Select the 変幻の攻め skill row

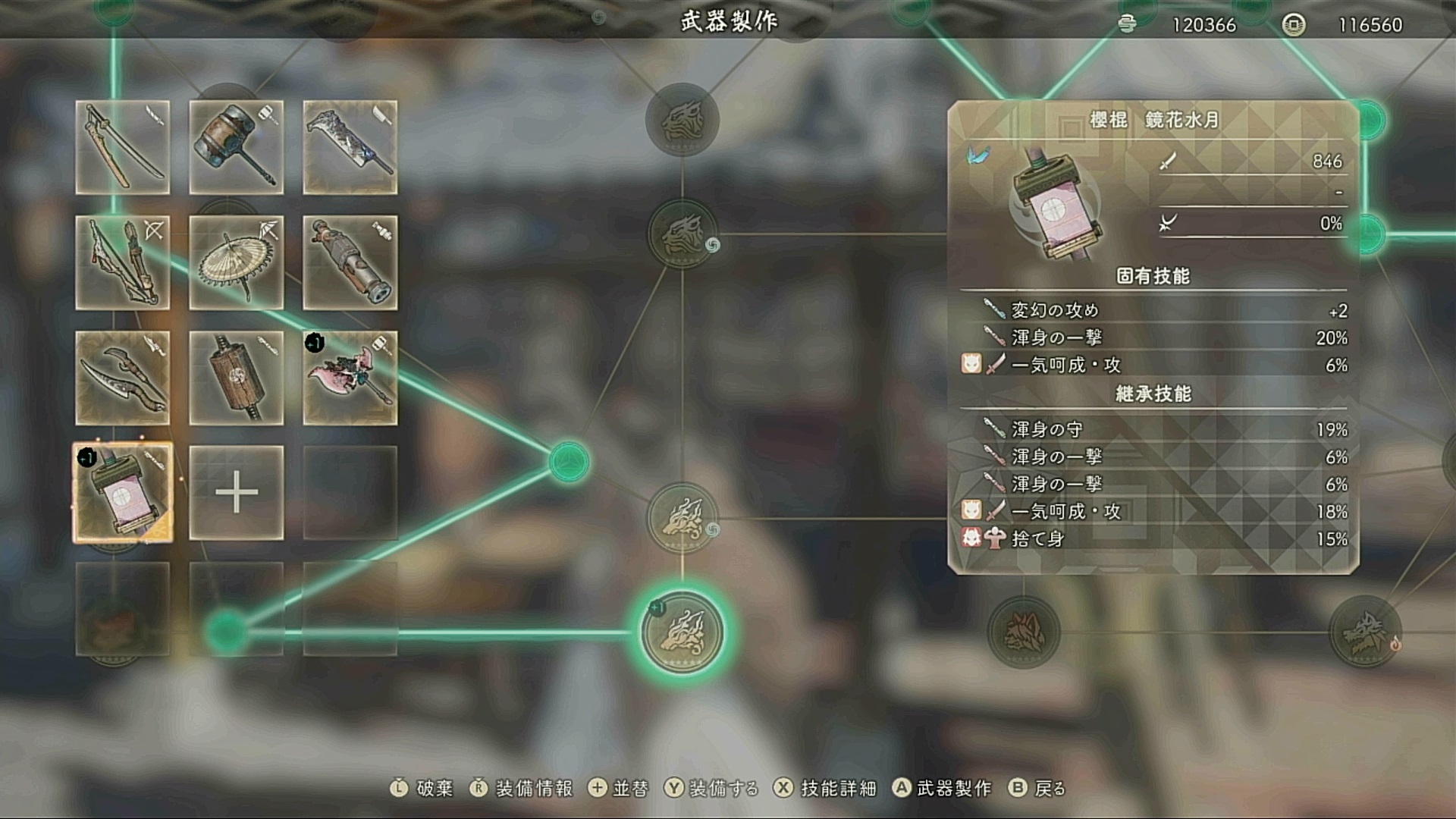(1153, 310)
